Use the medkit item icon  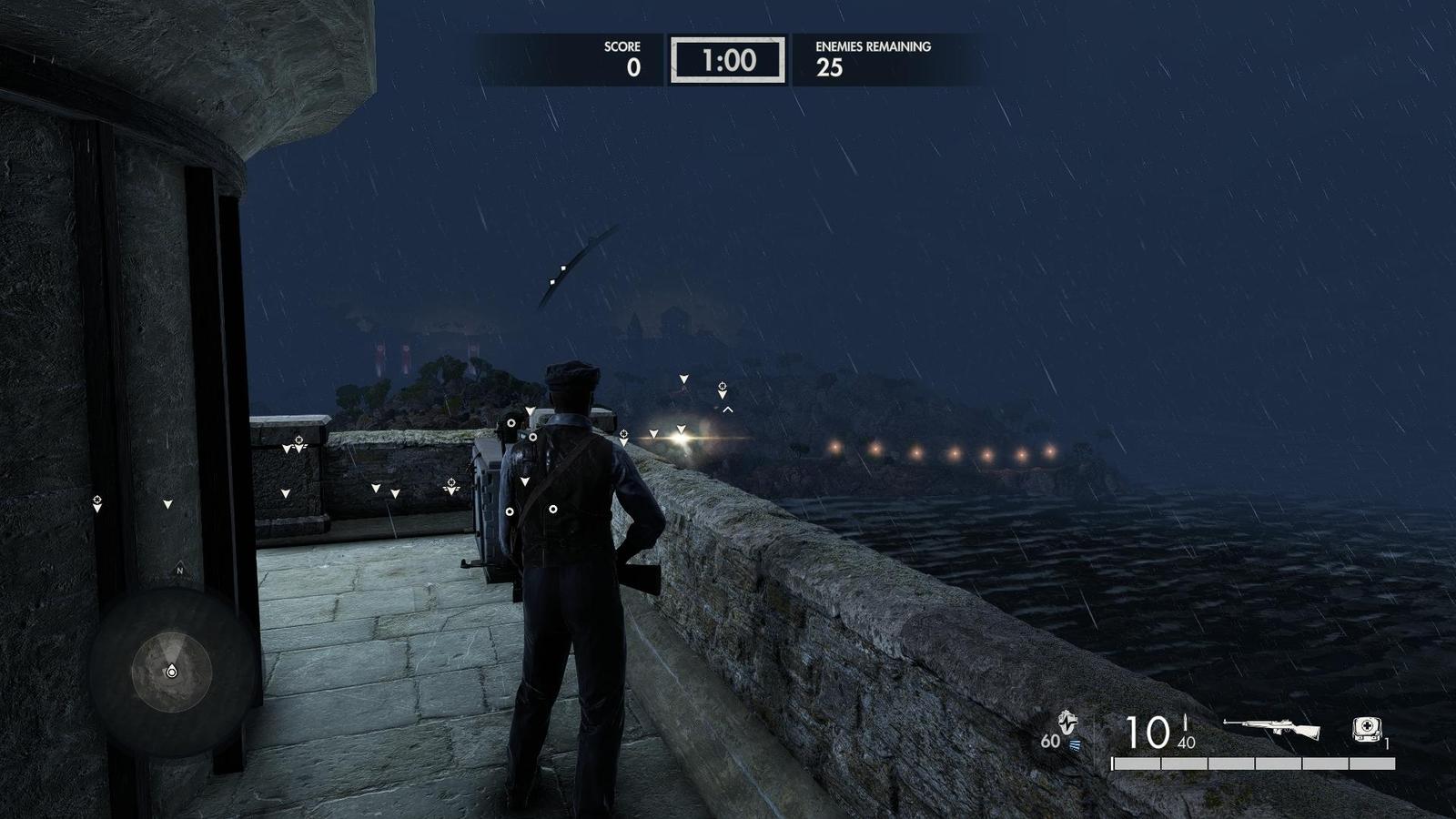pyautogui.click(x=1366, y=729)
